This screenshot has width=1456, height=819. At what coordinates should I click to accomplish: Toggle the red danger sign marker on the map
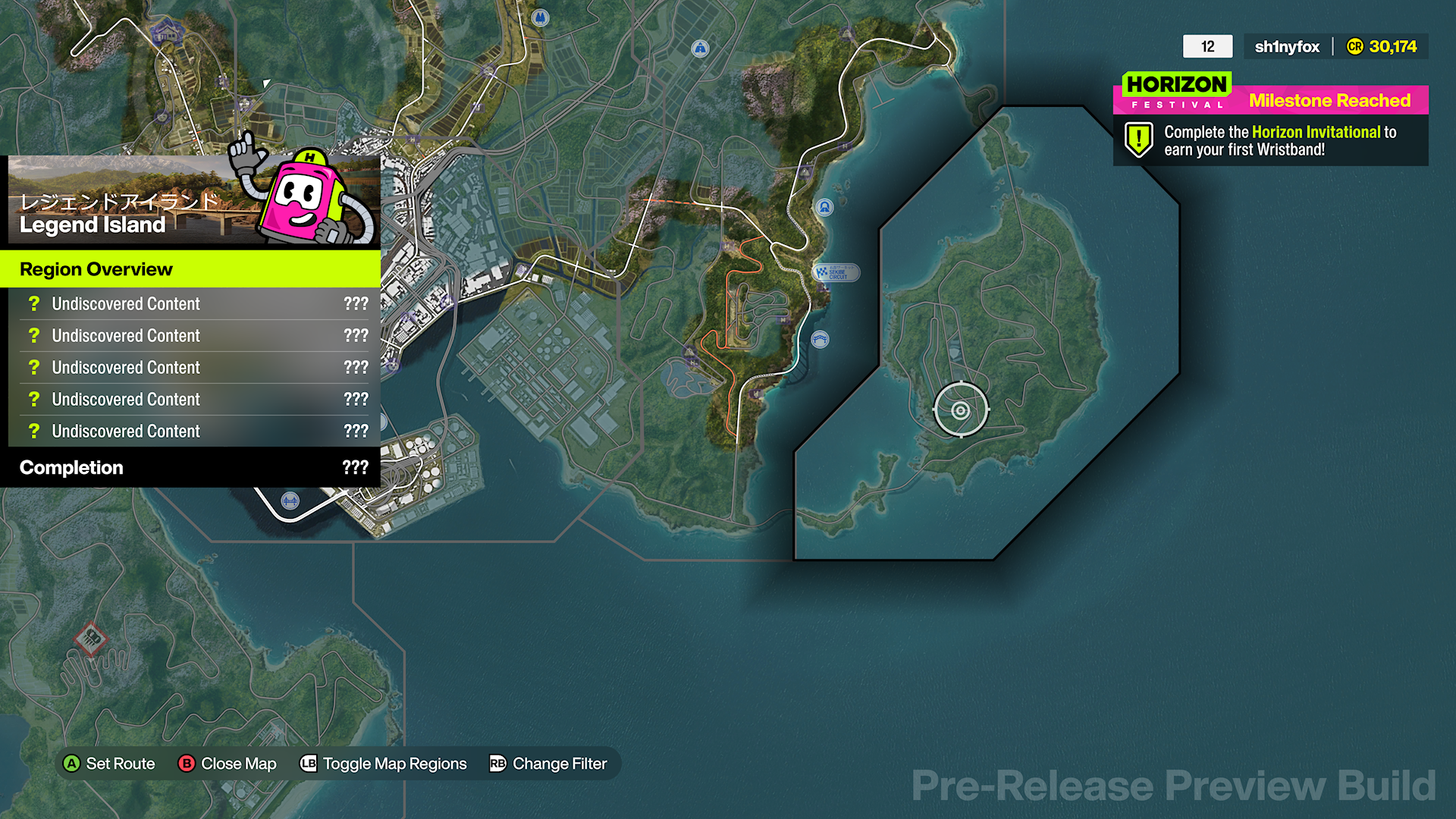point(90,639)
